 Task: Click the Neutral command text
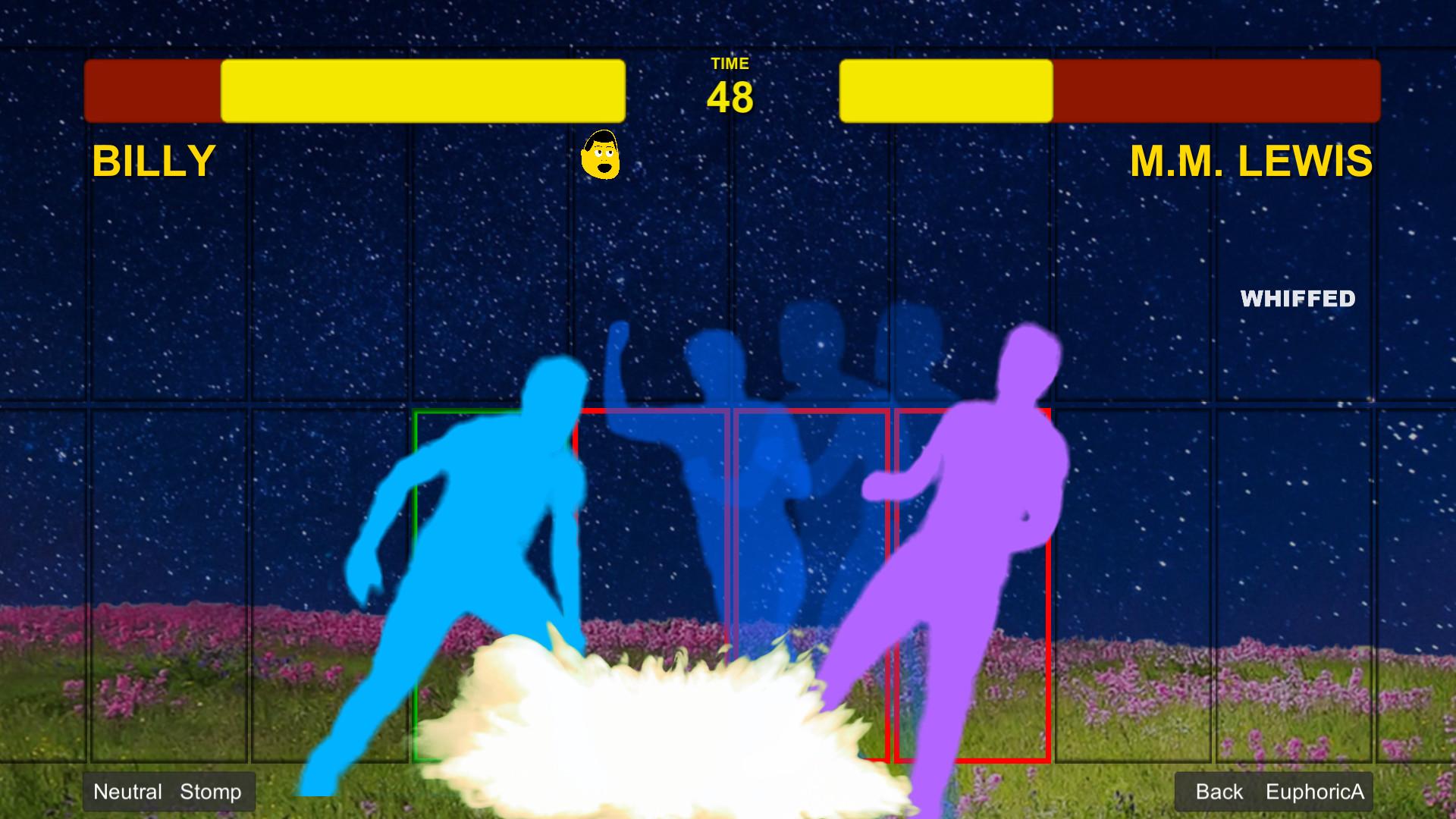(127, 792)
